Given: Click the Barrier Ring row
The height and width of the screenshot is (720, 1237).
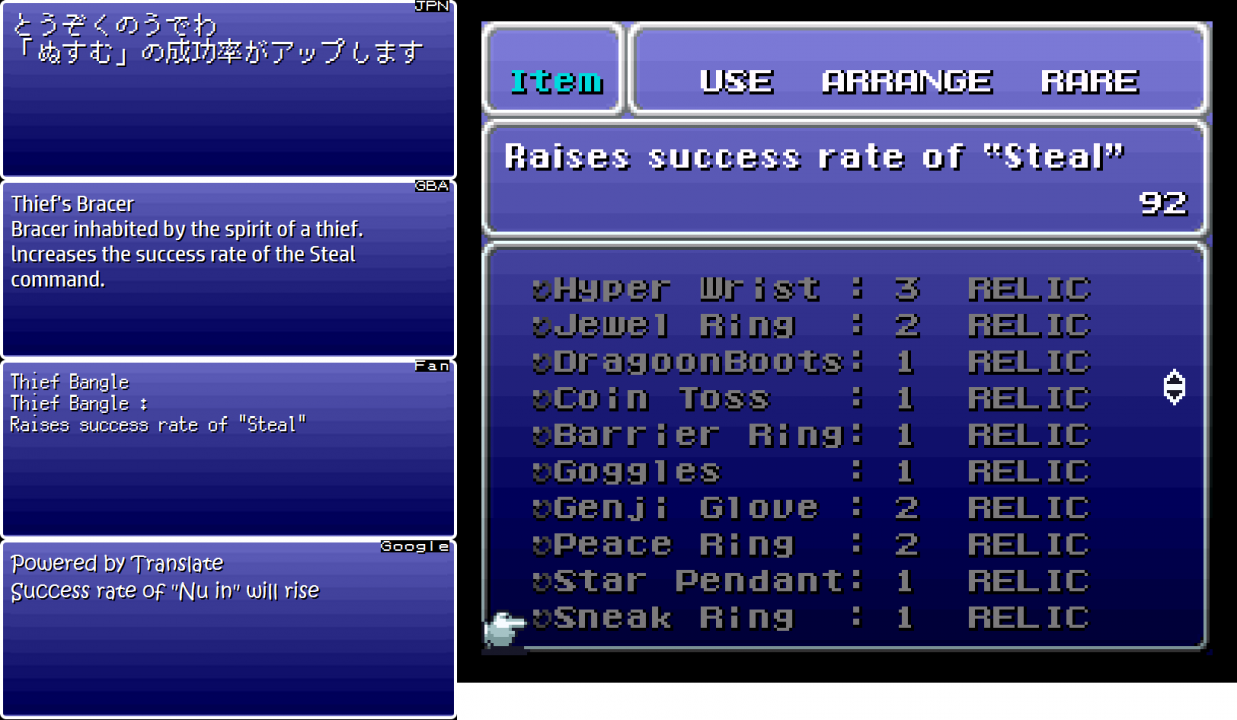Looking at the screenshot, I should (x=697, y=435).
